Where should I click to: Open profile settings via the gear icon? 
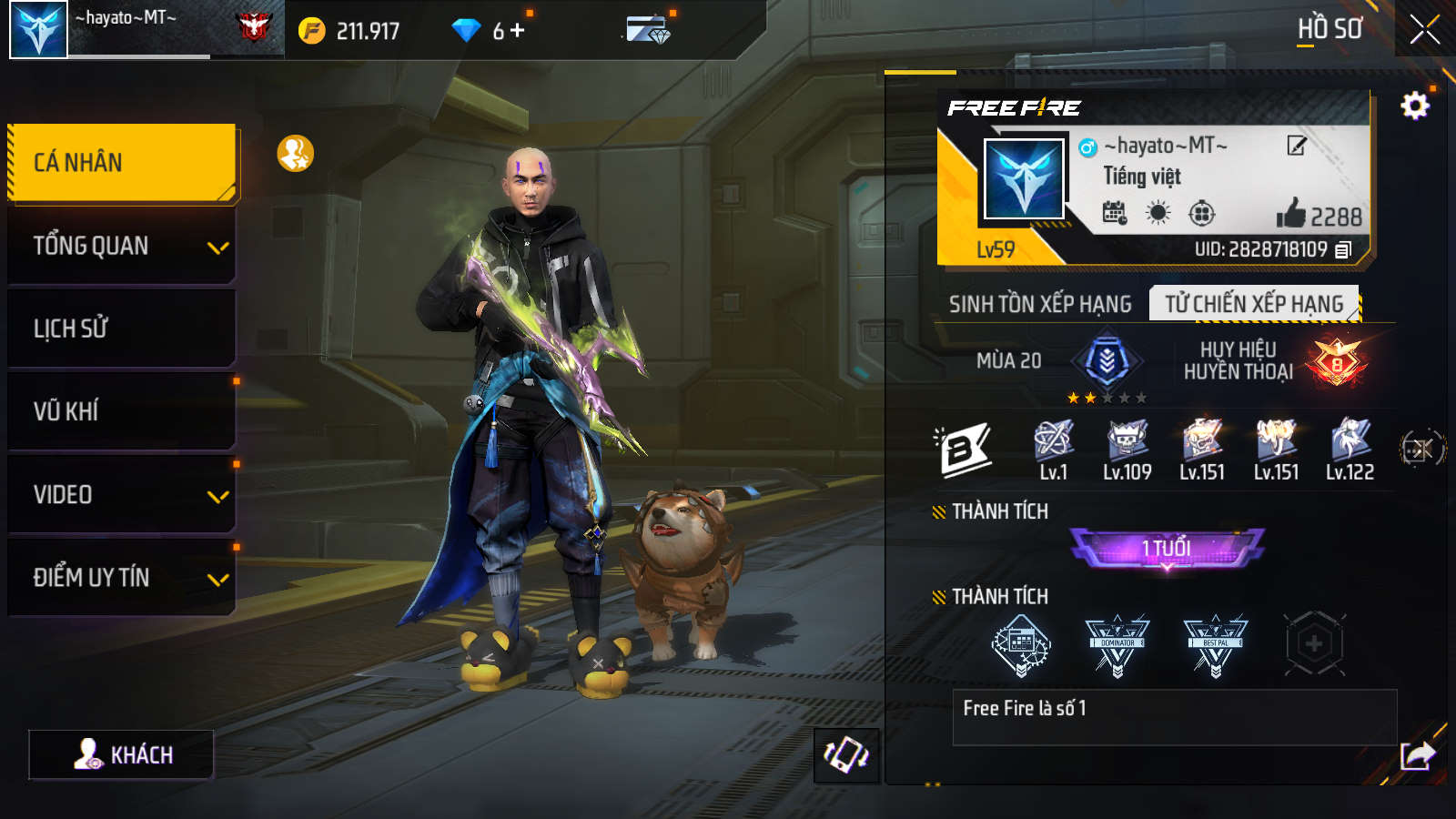1414,106
